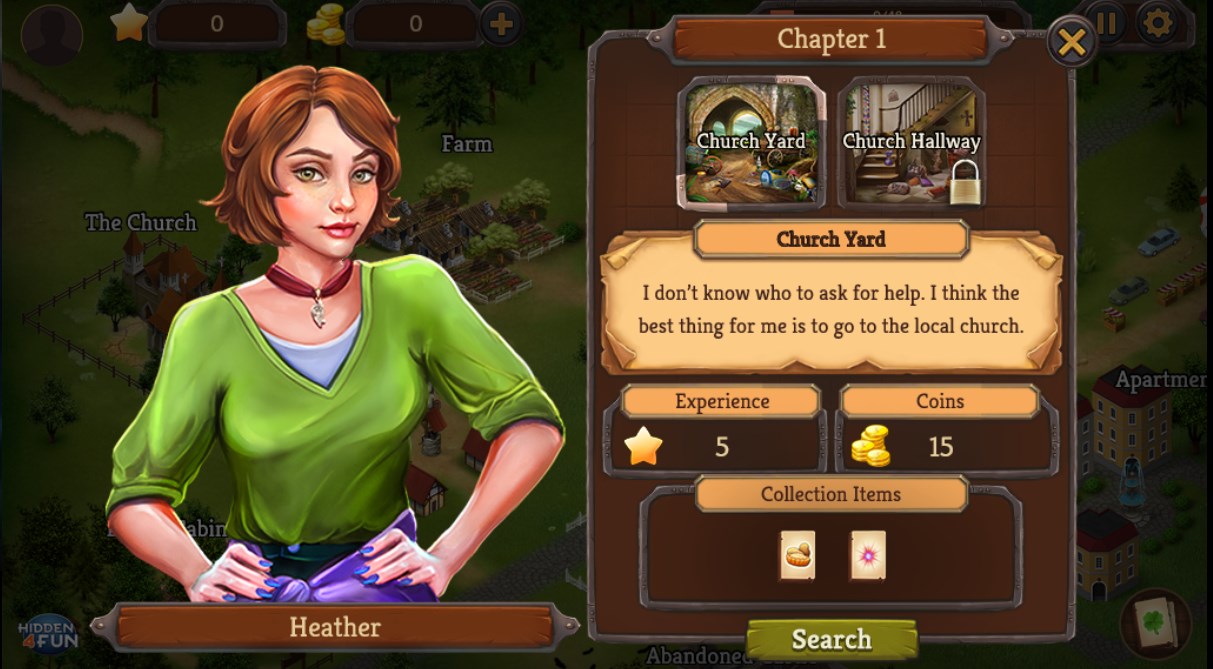Pause the game
1213x669 pixels.
point(1109,22)
